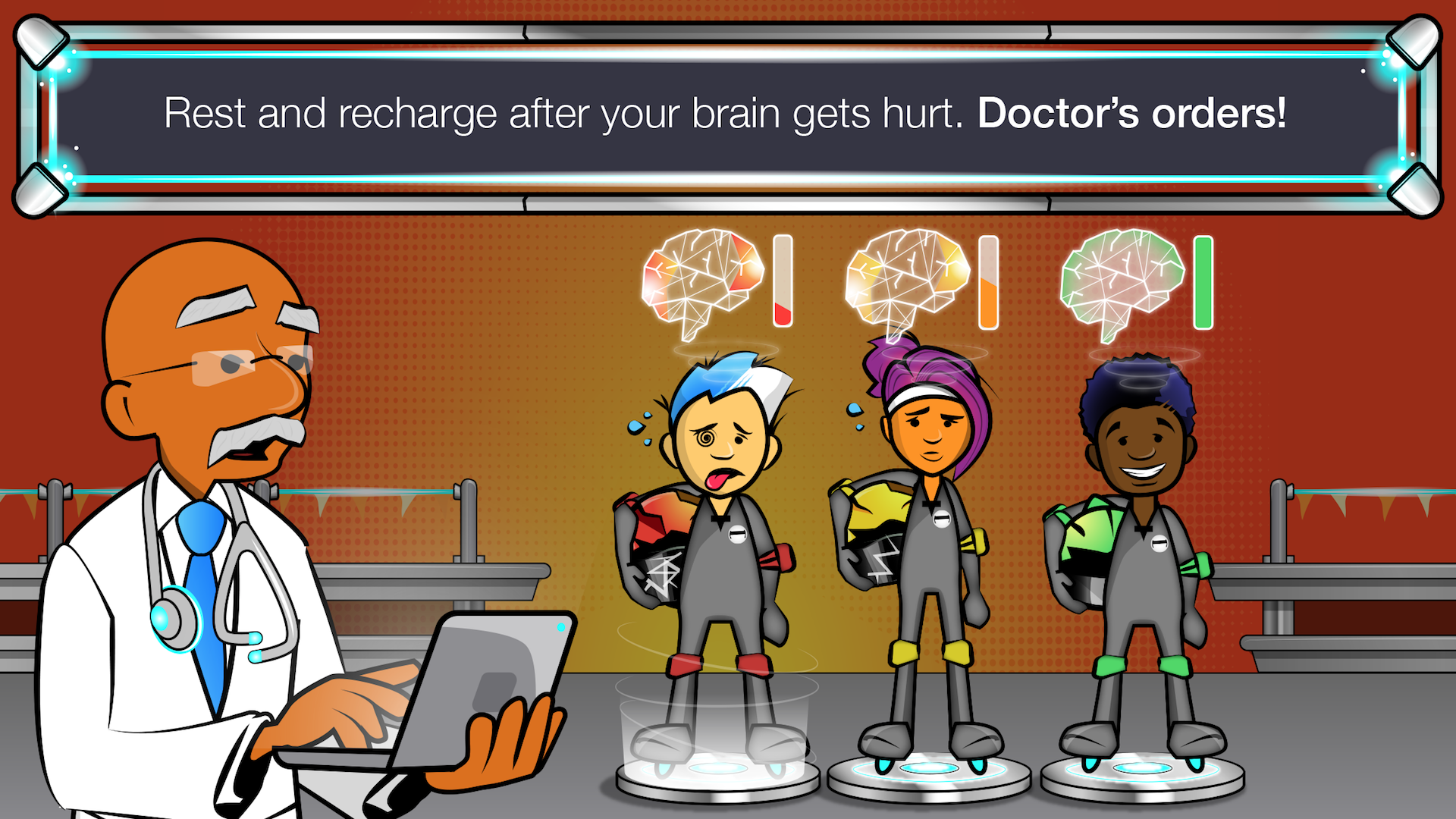
Task: Select the red glowing brain icon
Action: [x=701, y=281]
